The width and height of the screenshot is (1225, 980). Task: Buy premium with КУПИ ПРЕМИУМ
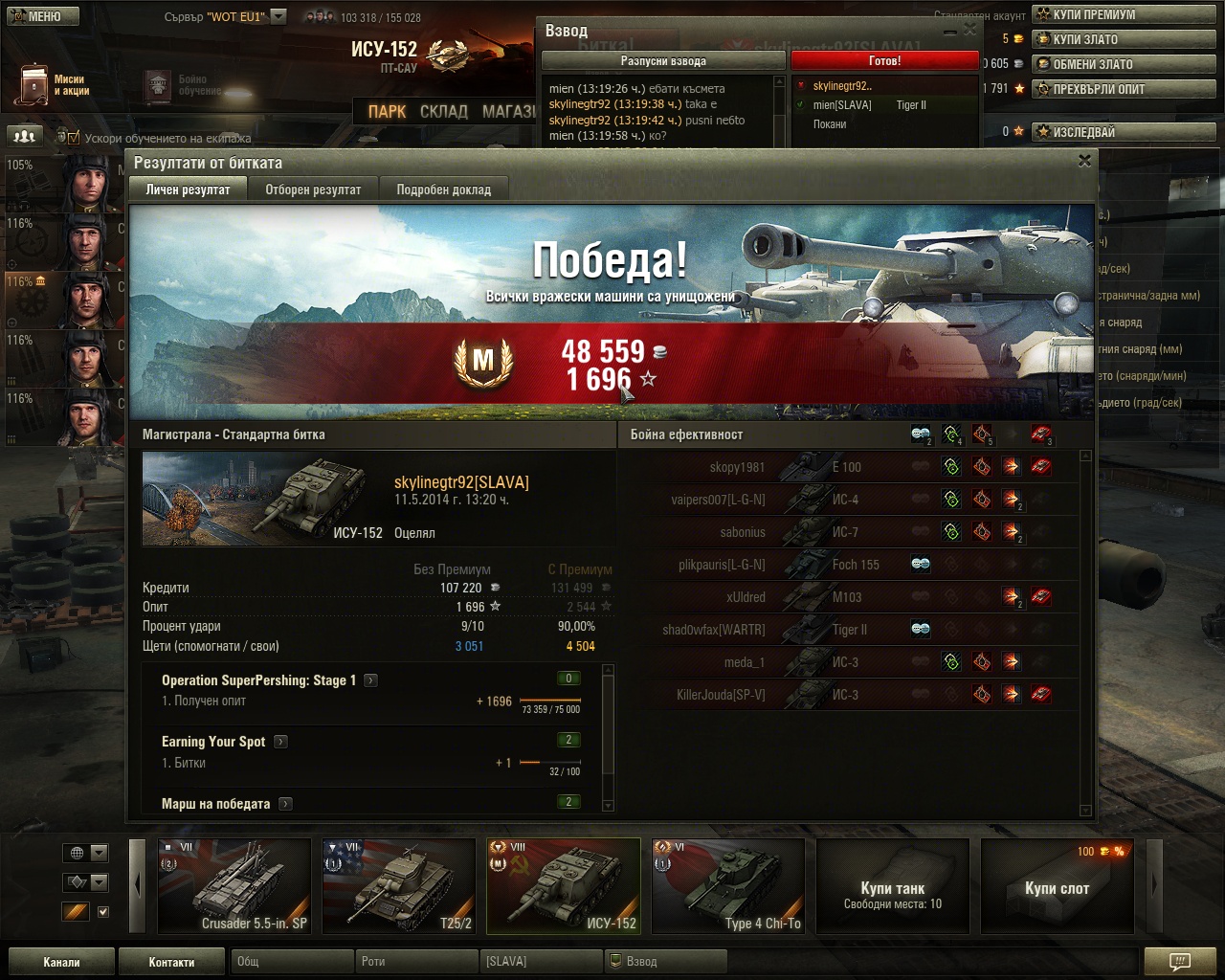click(1124, 14)
